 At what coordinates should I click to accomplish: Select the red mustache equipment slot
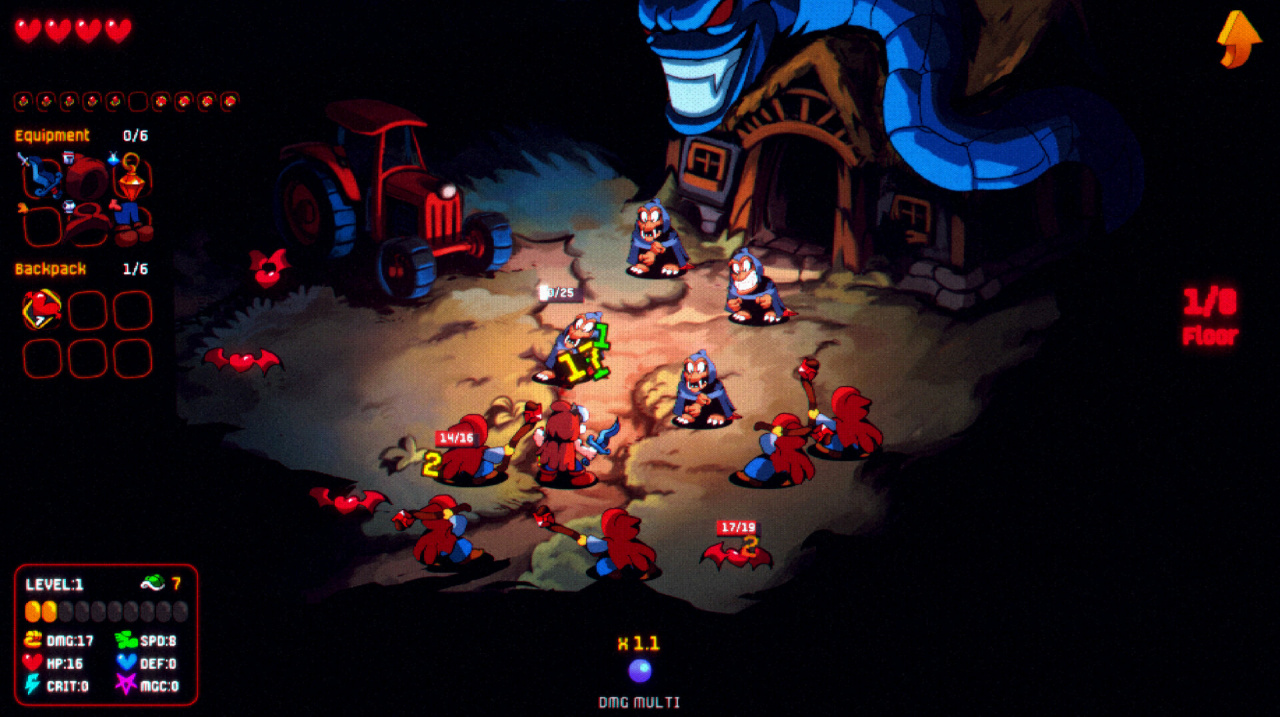tap(87, 224)
